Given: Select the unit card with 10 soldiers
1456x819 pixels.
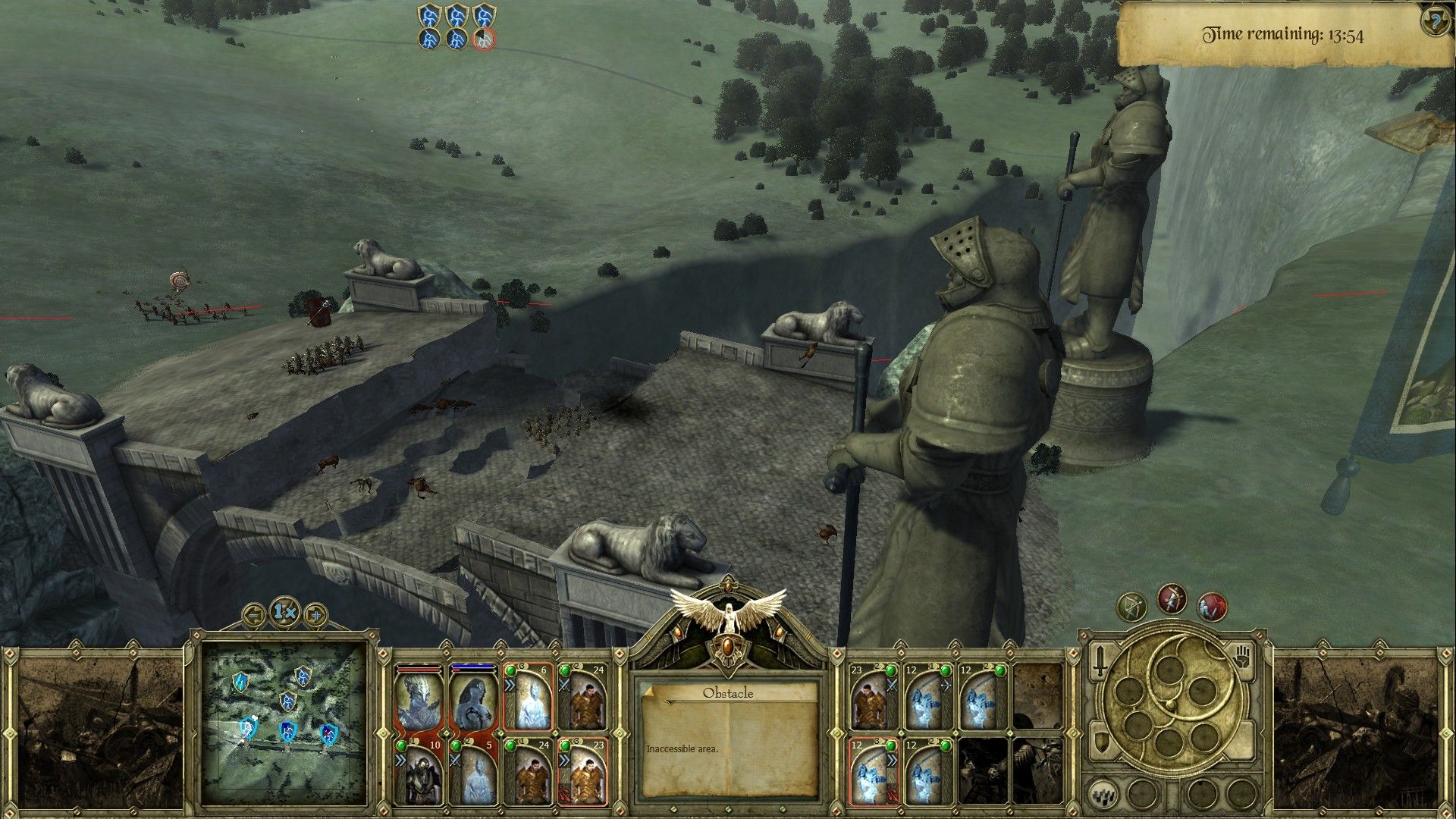Looking at the screenshot, I should (419, 773).
